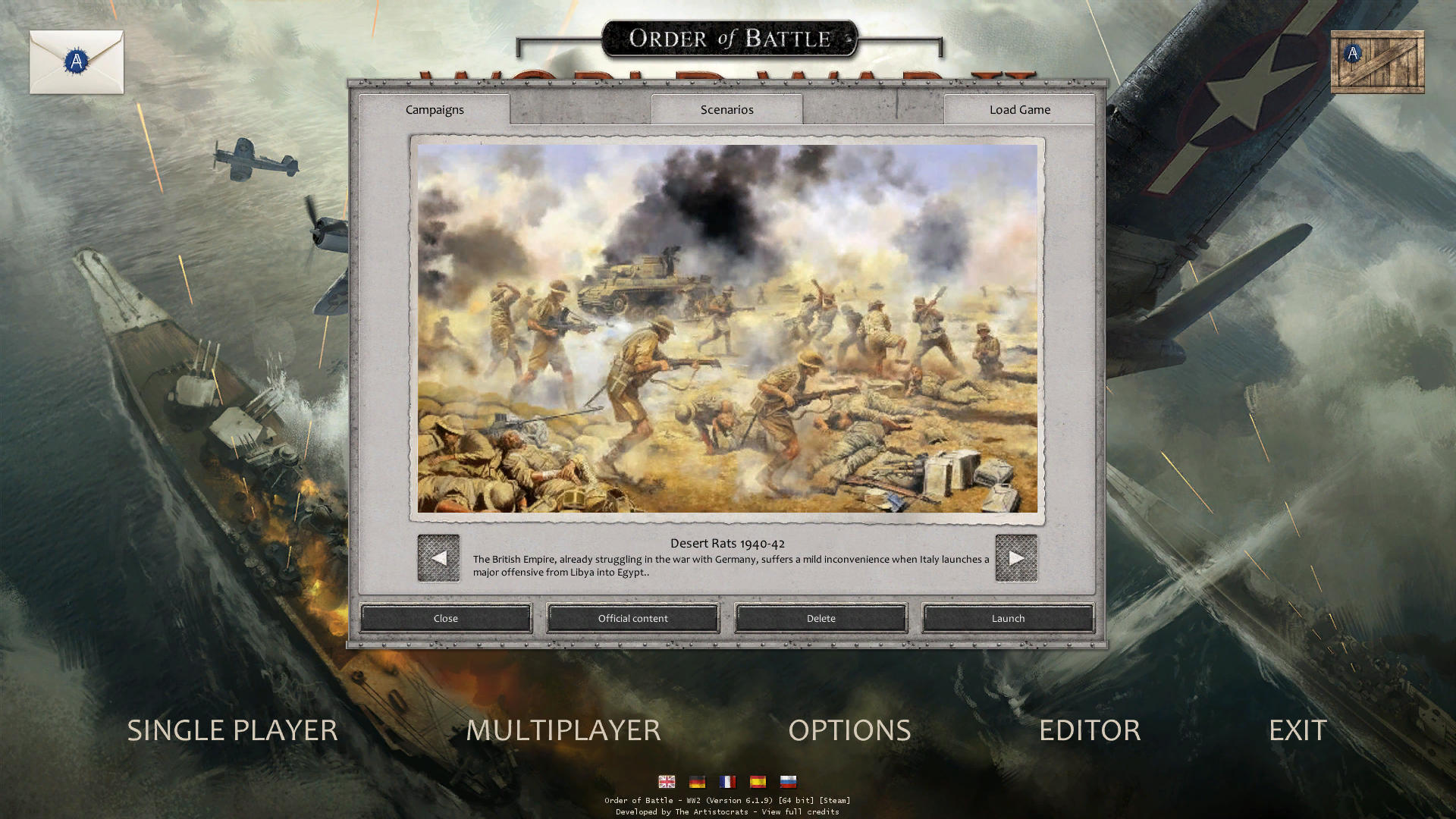Switch to the Load Game tab
Viewport: 1456px width, 819px height.
tap(1018, 109)
